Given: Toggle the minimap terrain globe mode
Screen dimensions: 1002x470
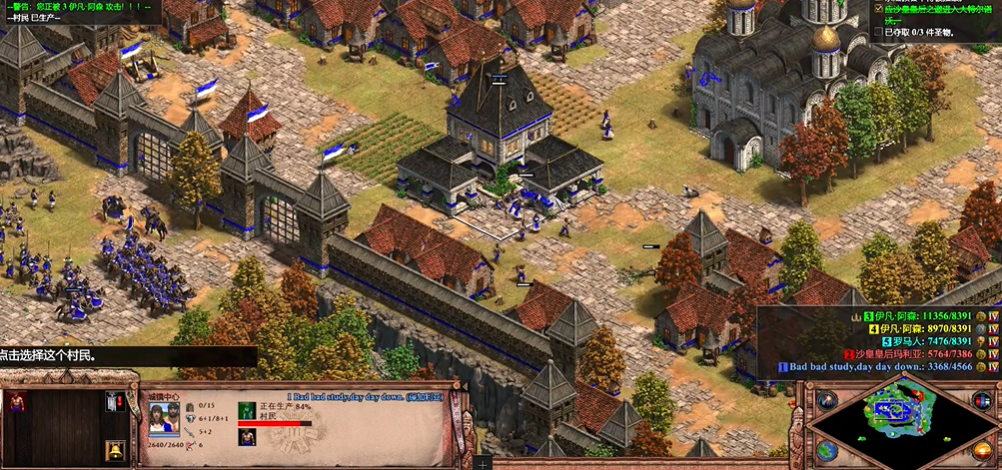Looking at the screenshot, I should 826,452.
